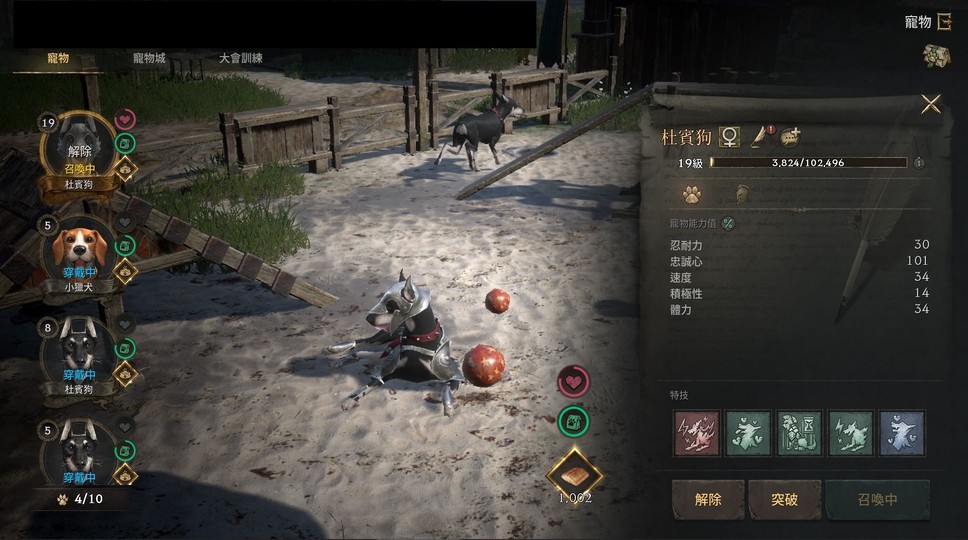Viewport: 968px width, 540px height.
Task: Switch to the 寵物城 tab
Action: click(x=149, y=59)
